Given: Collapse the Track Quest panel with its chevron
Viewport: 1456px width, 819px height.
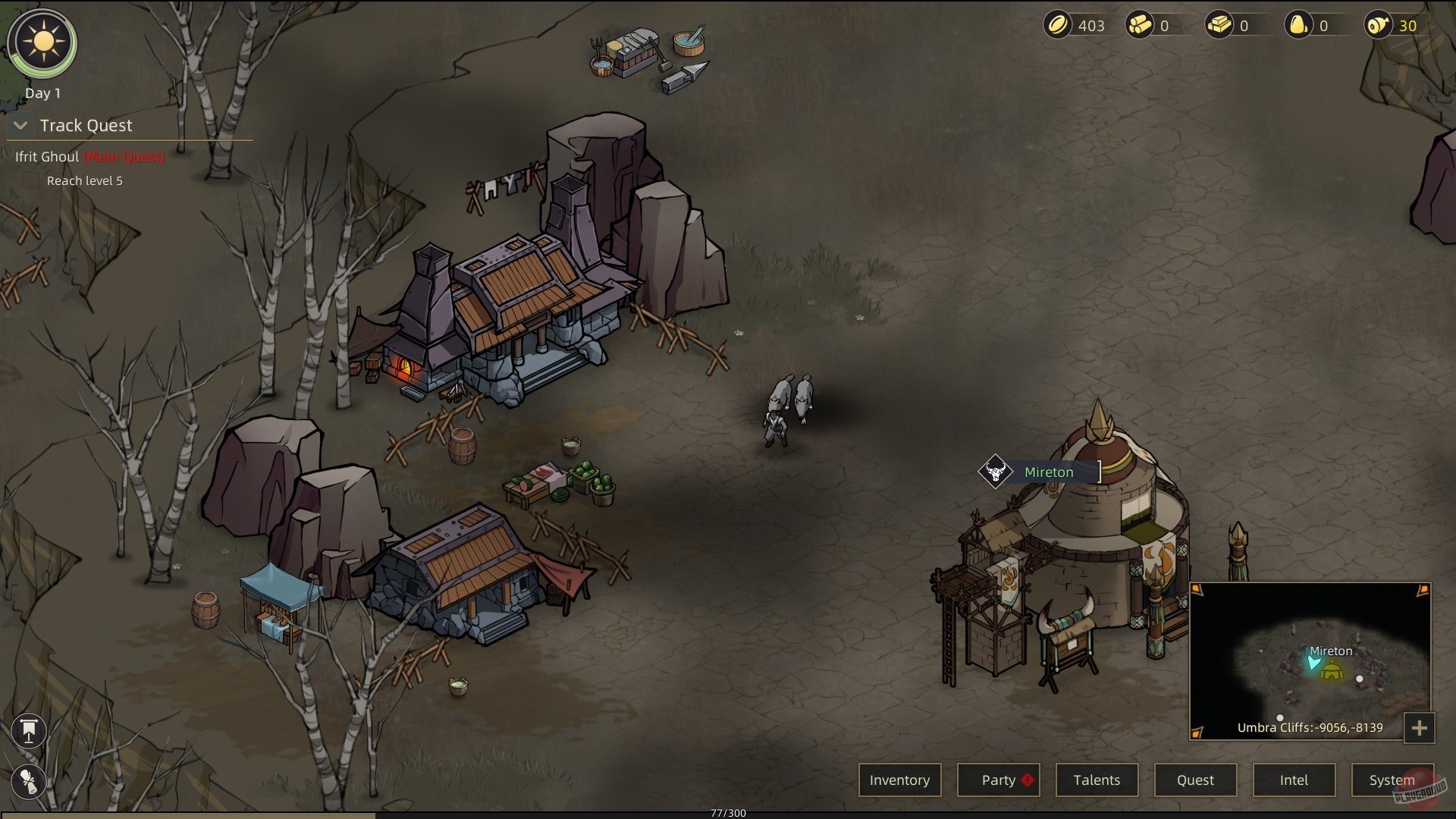Looking at the screenshot, I should click(x=20, y=126).
